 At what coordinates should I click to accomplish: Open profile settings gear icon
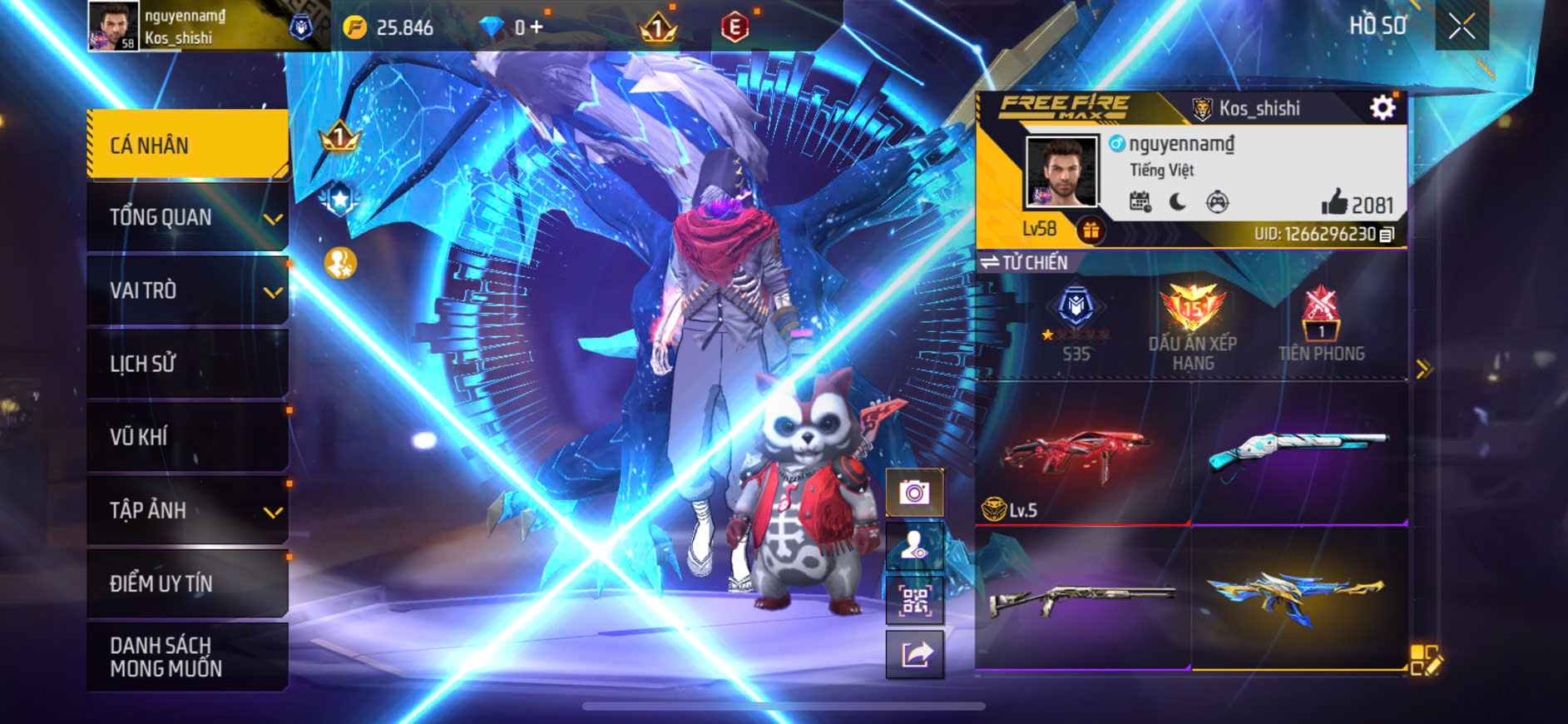(x=1383, y=107)
